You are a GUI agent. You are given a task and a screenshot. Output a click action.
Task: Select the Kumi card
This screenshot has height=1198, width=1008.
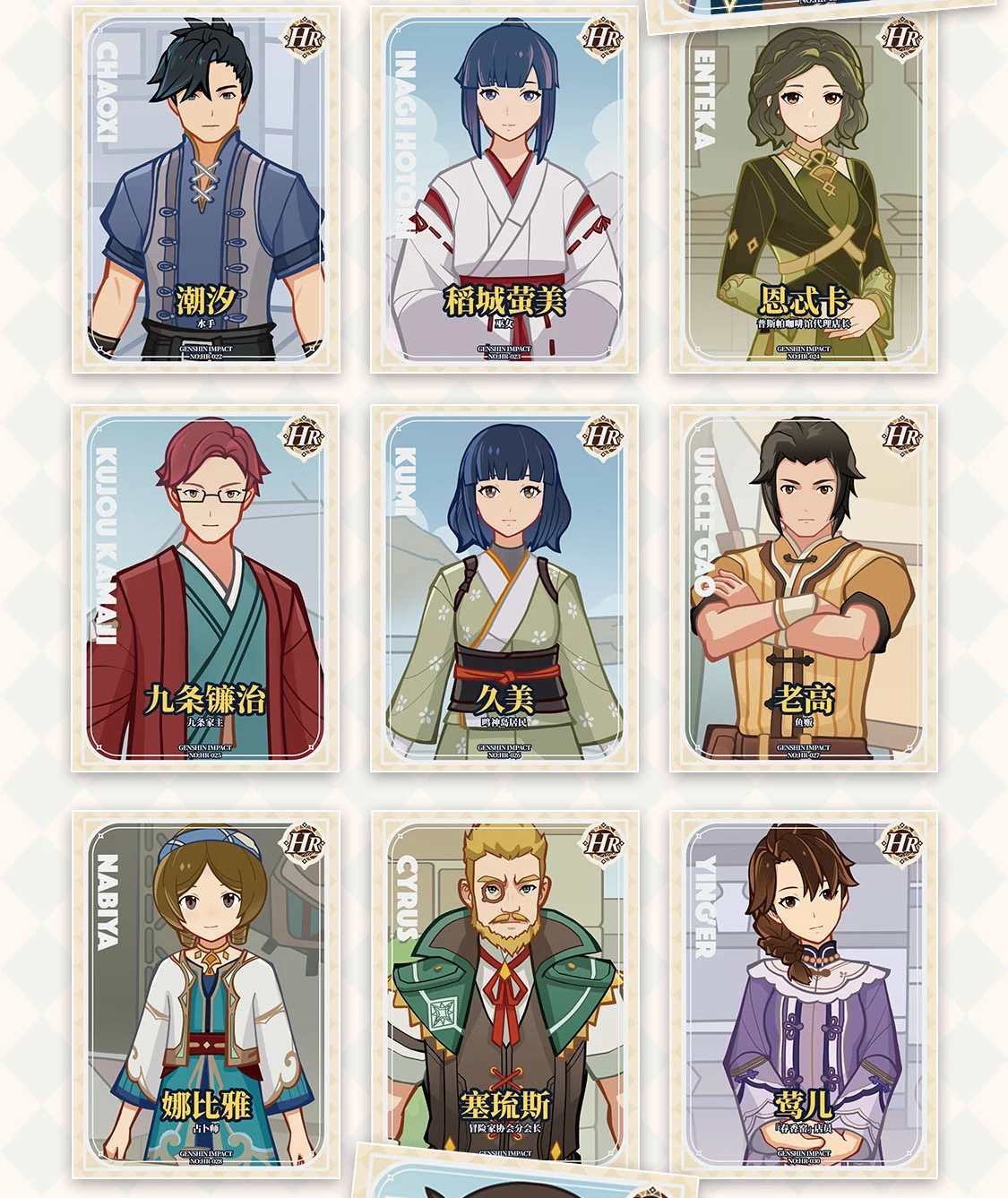504,588
